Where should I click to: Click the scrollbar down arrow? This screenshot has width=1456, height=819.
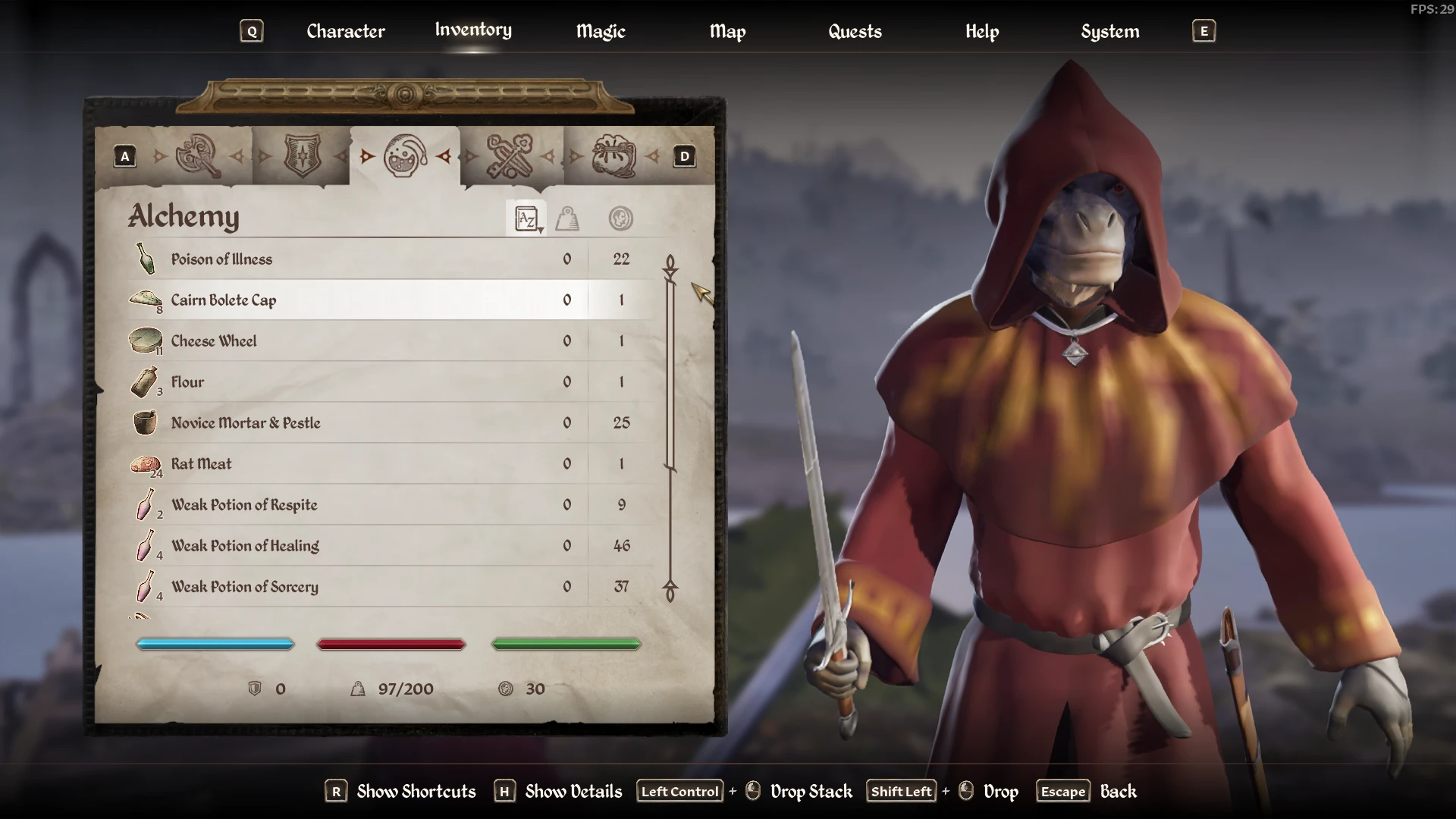coord(670,591)
